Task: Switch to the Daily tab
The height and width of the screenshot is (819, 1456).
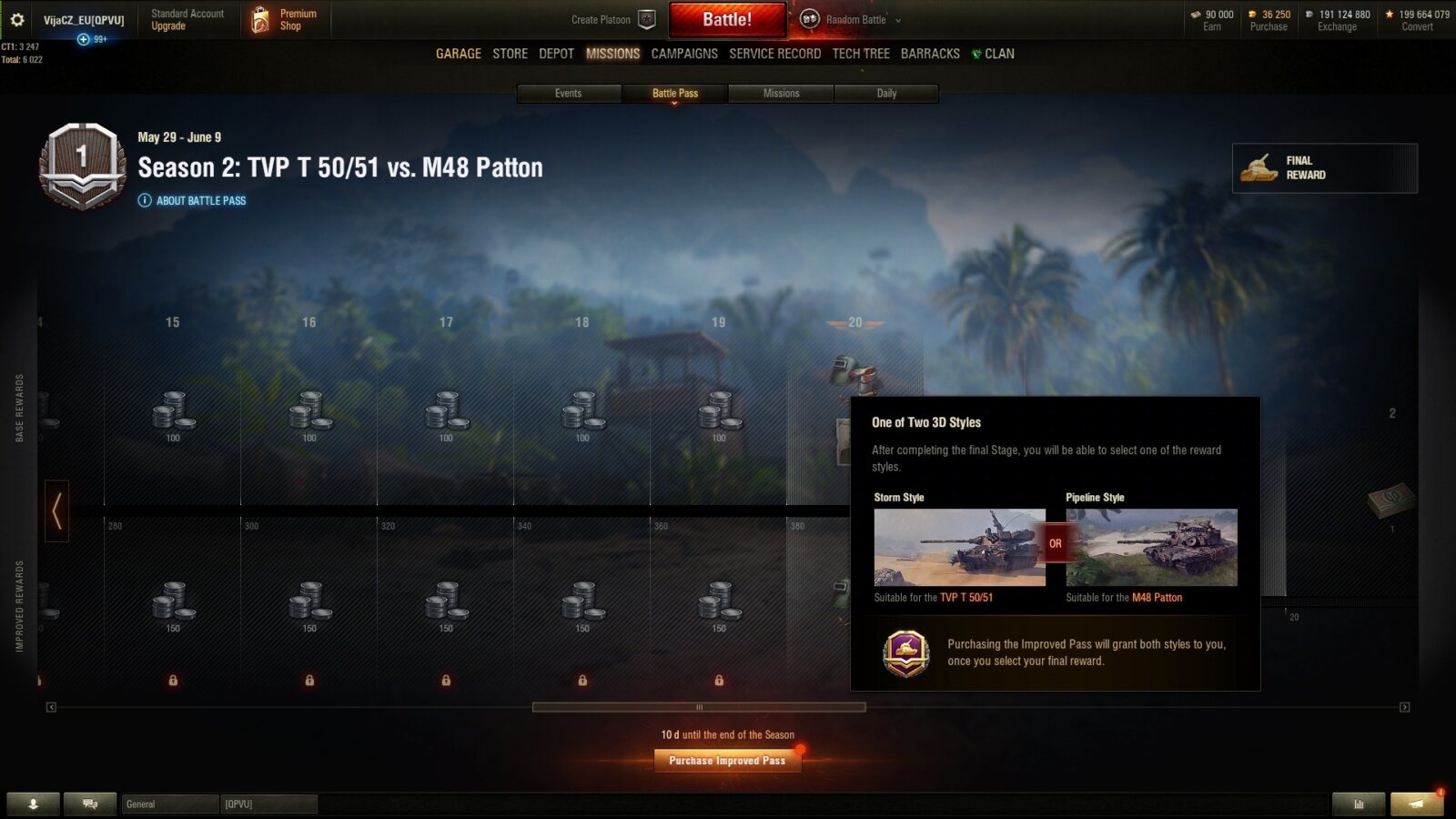Action: pos(886,93)
